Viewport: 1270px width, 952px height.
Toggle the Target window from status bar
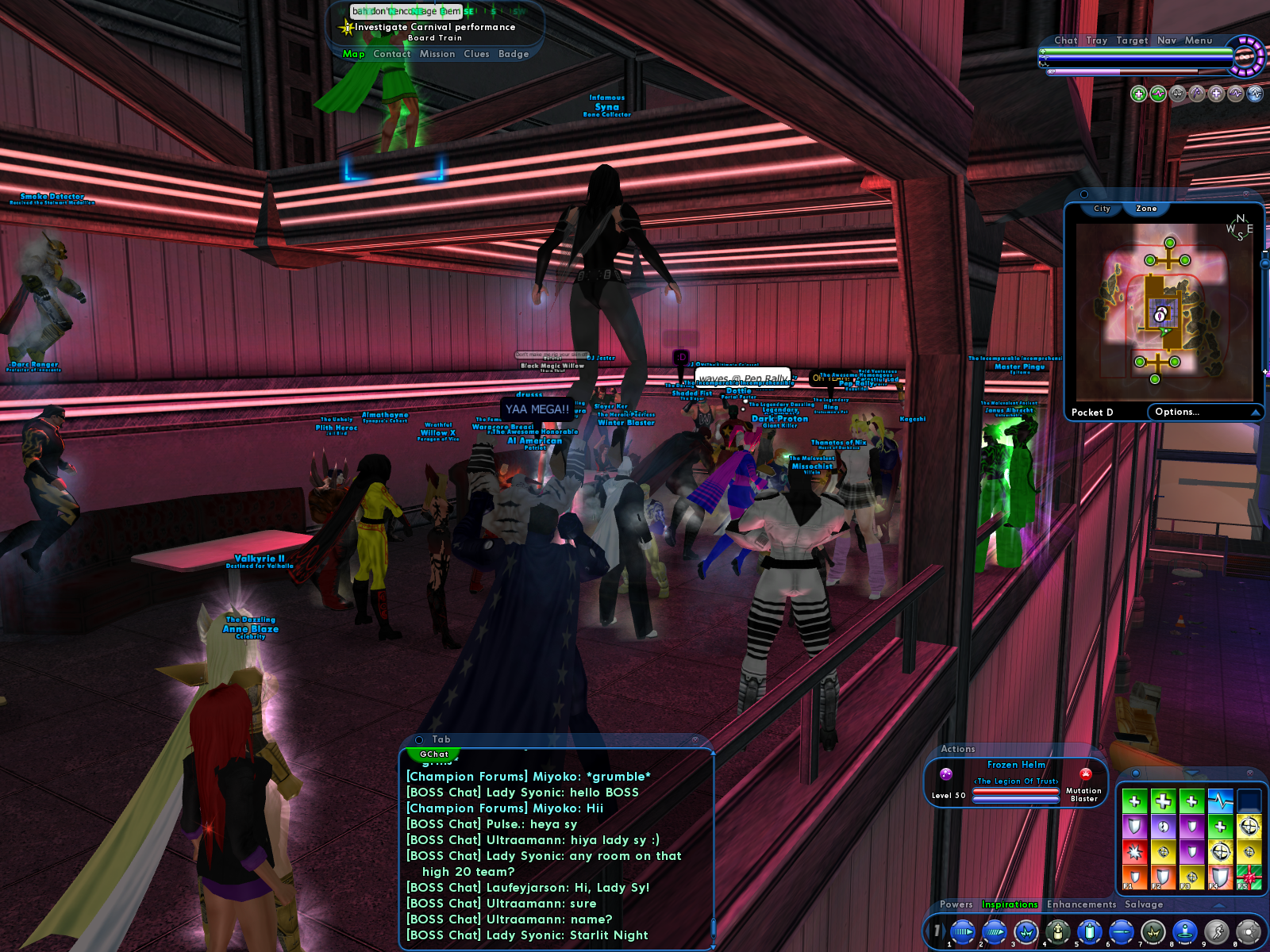1132,40
